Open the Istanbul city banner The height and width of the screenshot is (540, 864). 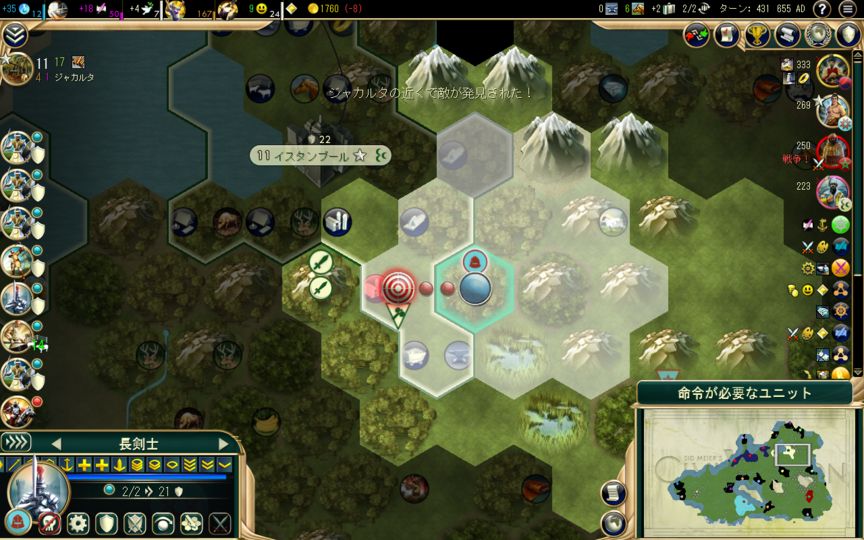tap(310, 156)
